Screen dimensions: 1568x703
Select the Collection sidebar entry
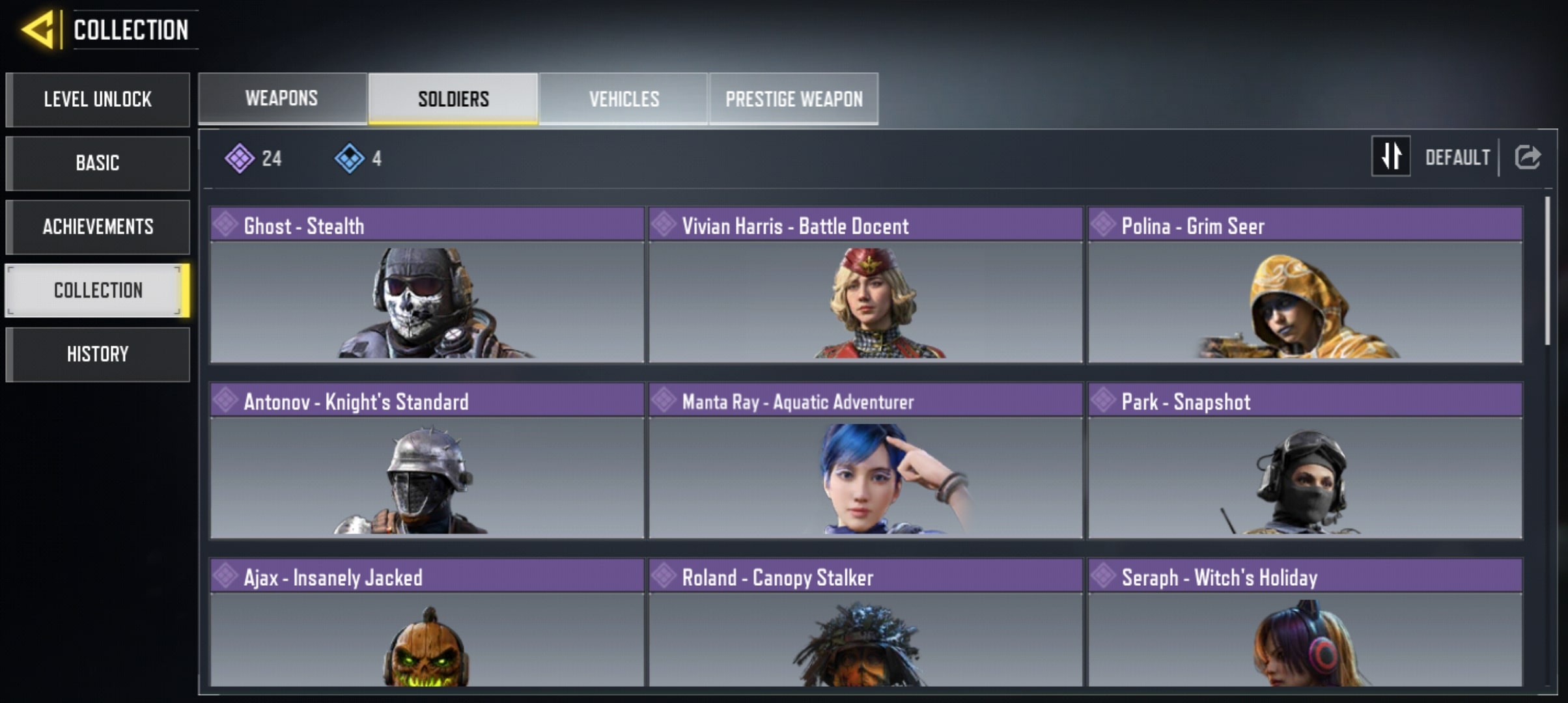pyautogui.click(x=98, y=290)
